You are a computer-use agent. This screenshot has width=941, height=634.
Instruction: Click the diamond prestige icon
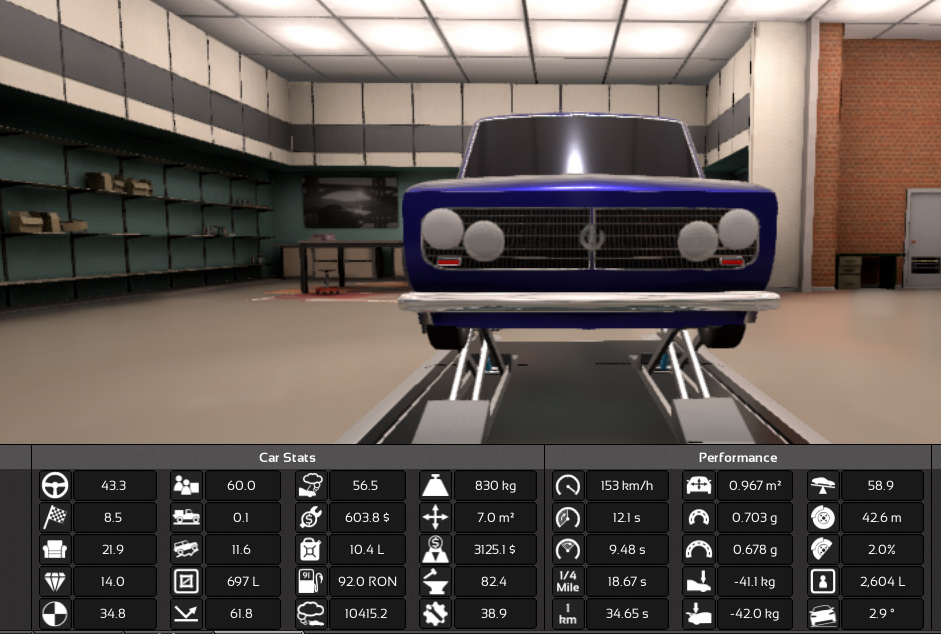(x=55, y=582)
